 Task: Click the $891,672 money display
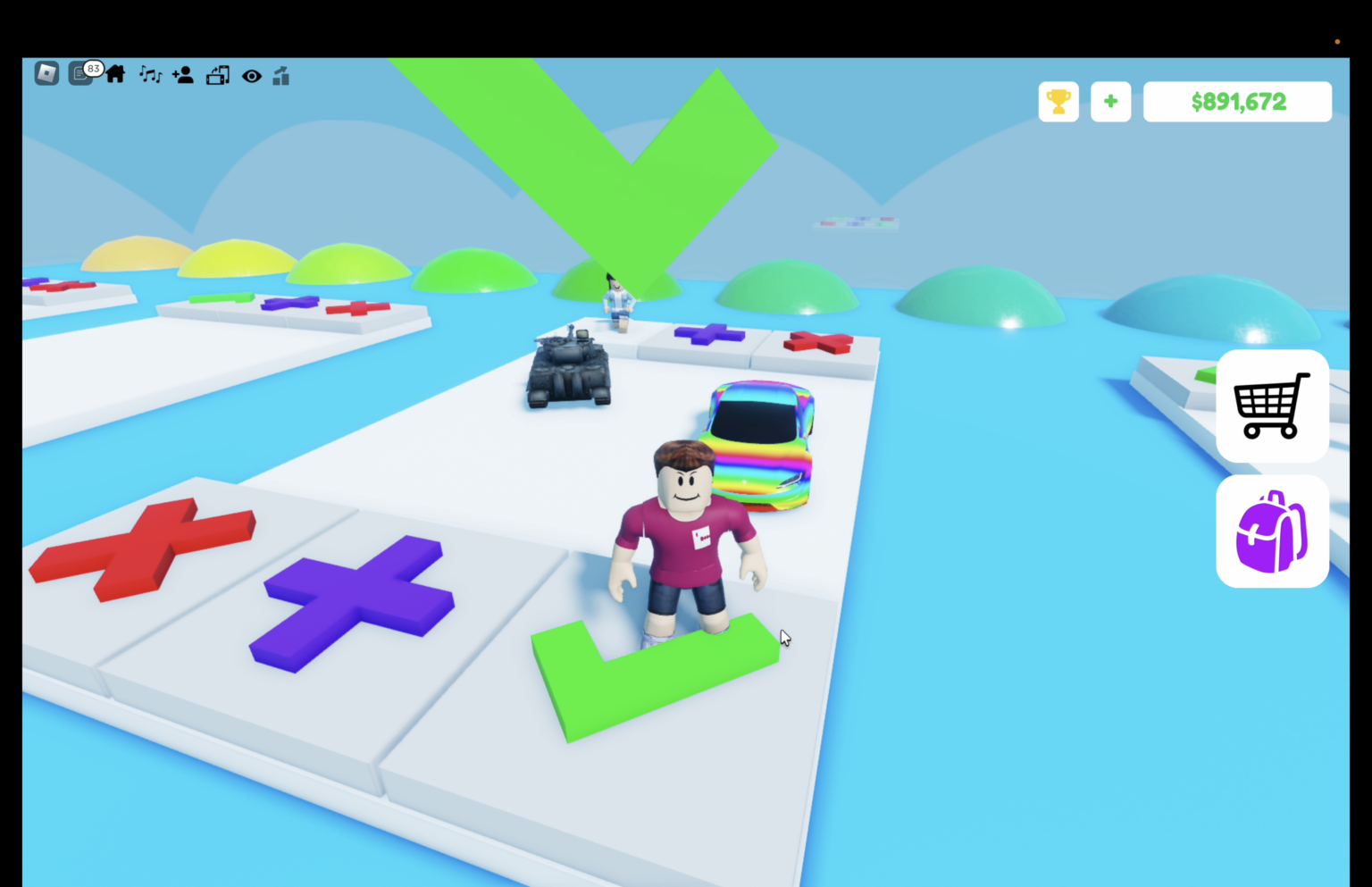pyautogui.click(x=1237, y=101)
